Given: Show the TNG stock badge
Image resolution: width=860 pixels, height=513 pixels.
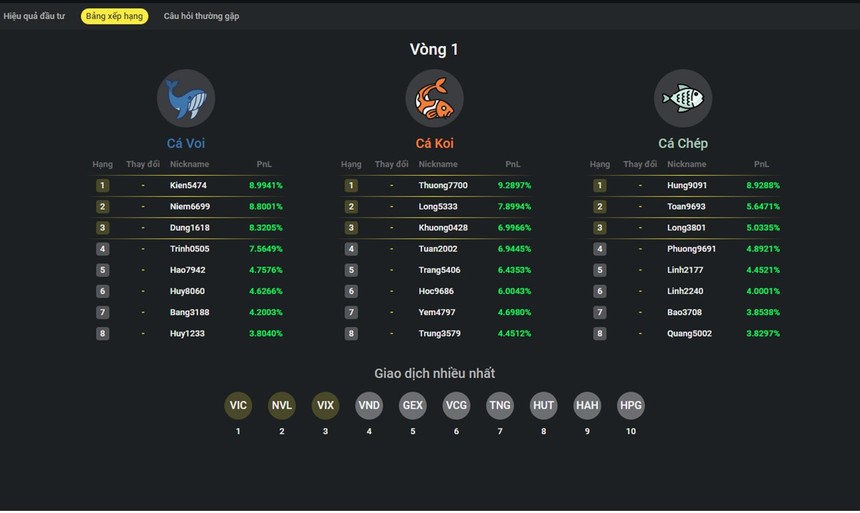Looking at the screenshot, I should pos(500,405).
